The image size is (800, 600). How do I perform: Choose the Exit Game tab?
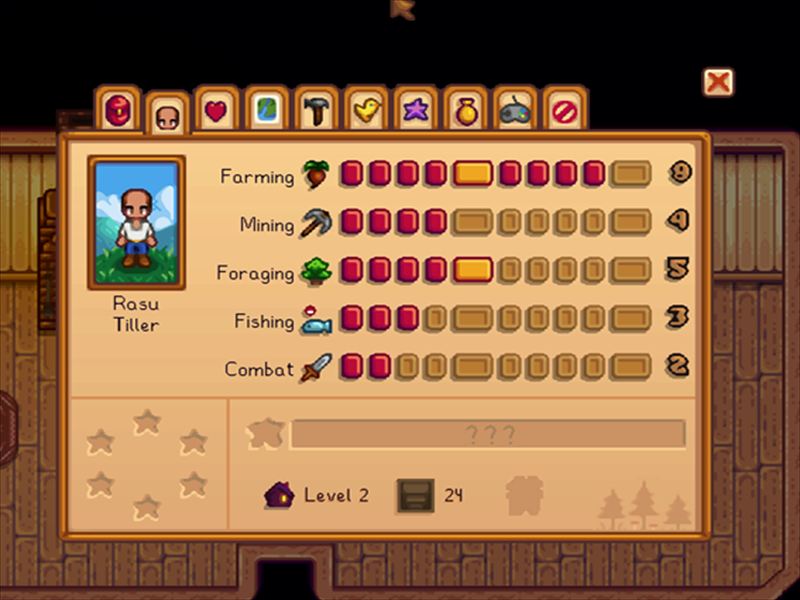coord(565,110)
